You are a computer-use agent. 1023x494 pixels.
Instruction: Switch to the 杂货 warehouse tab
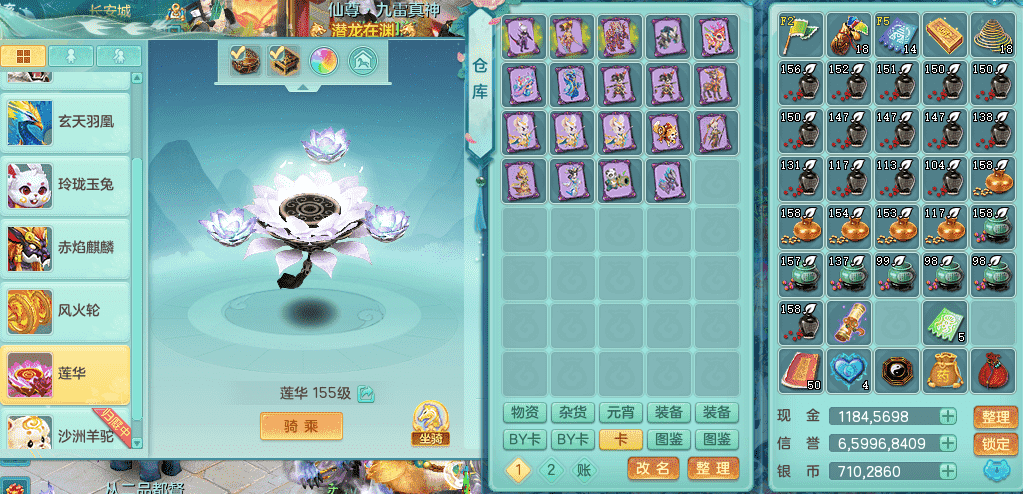(x=573, y=412)
